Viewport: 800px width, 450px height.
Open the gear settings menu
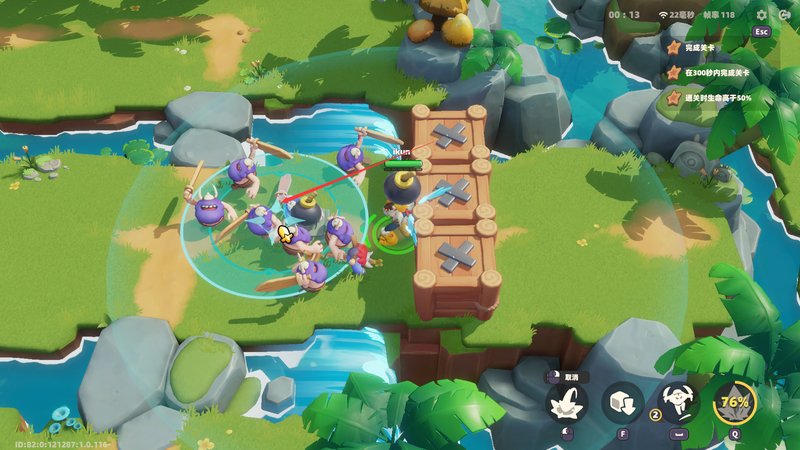point(762,15)
